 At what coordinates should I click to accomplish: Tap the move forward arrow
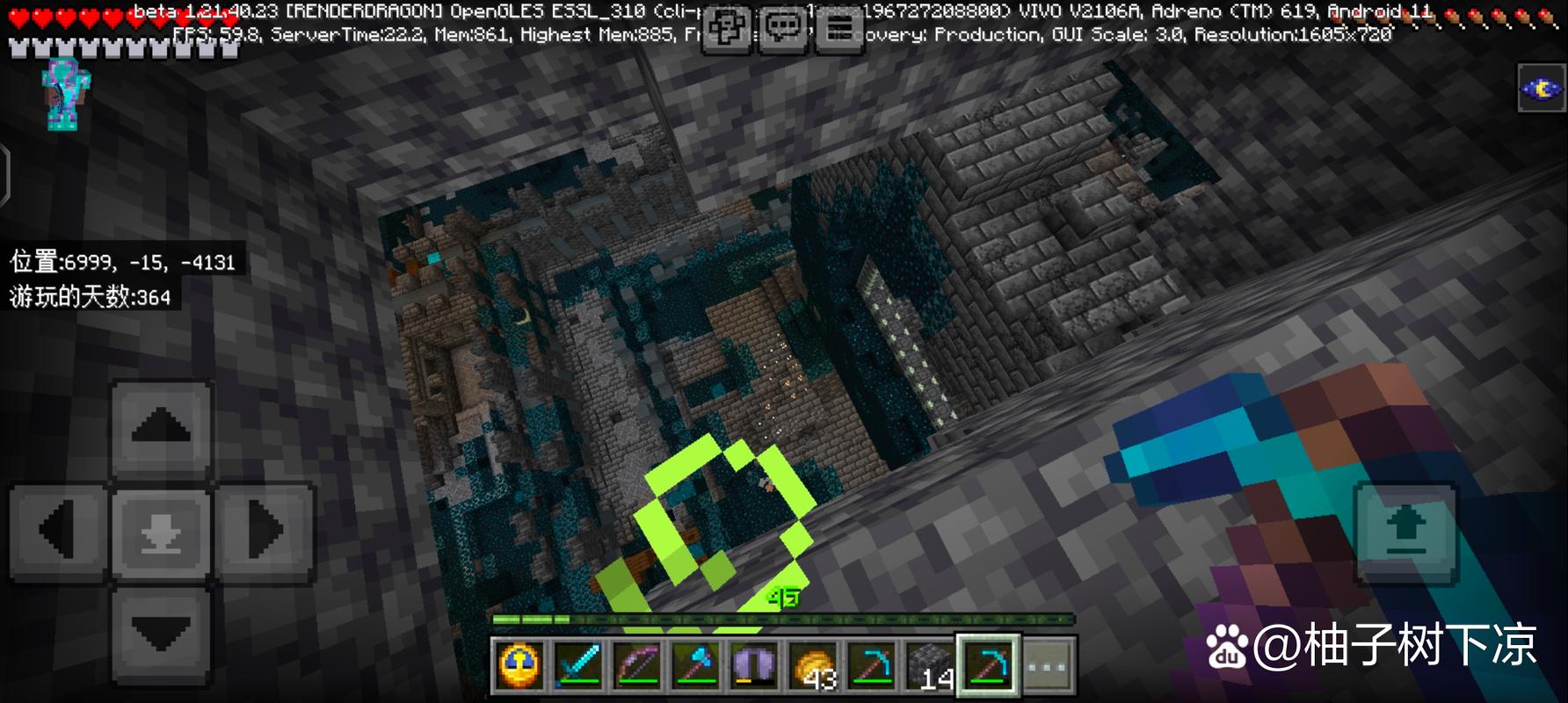point(161,431)
